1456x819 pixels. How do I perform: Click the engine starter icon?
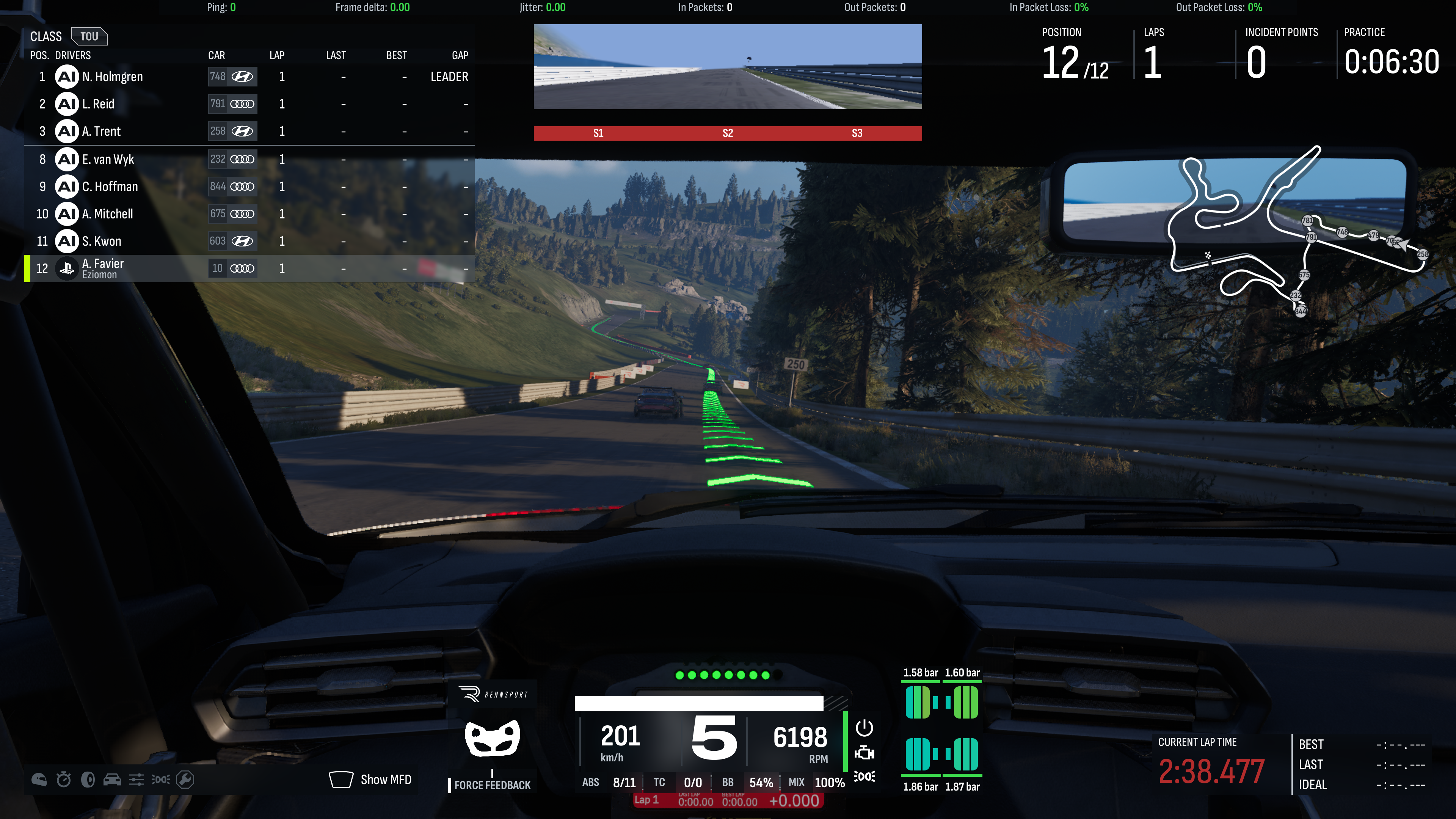[864, 753]
